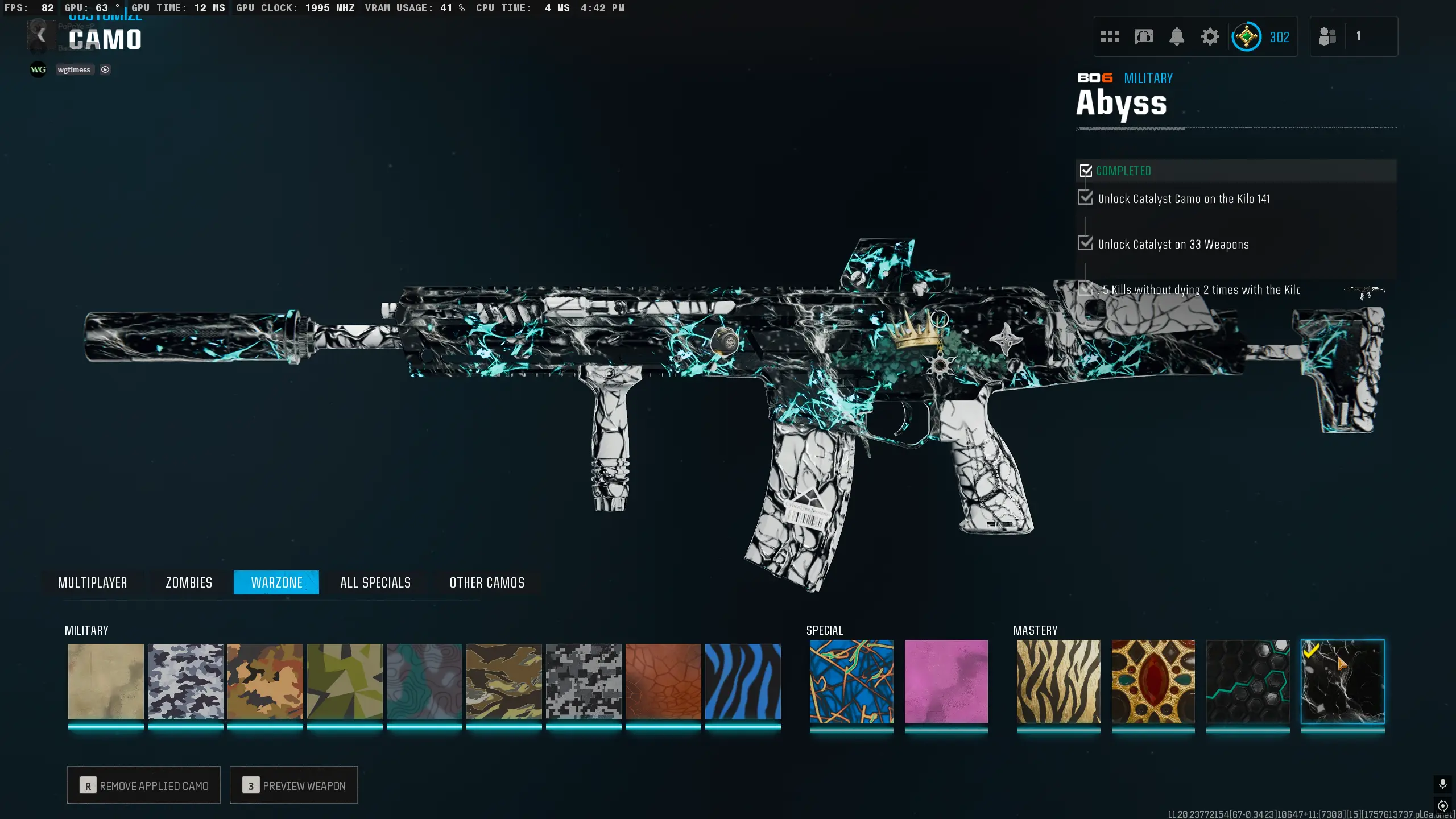This screenshot has height=819, width=1456.
Task: Pick the orange cracked scale camo
Action: [x=663, y=681]
